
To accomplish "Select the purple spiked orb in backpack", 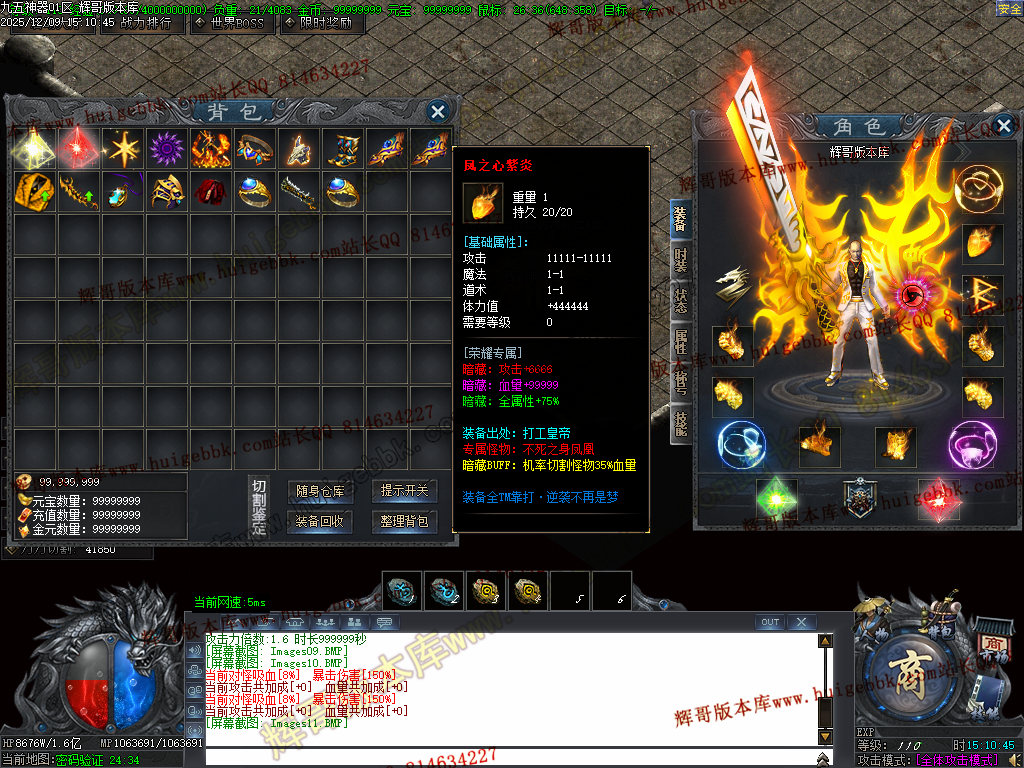I will pos(165,148).
